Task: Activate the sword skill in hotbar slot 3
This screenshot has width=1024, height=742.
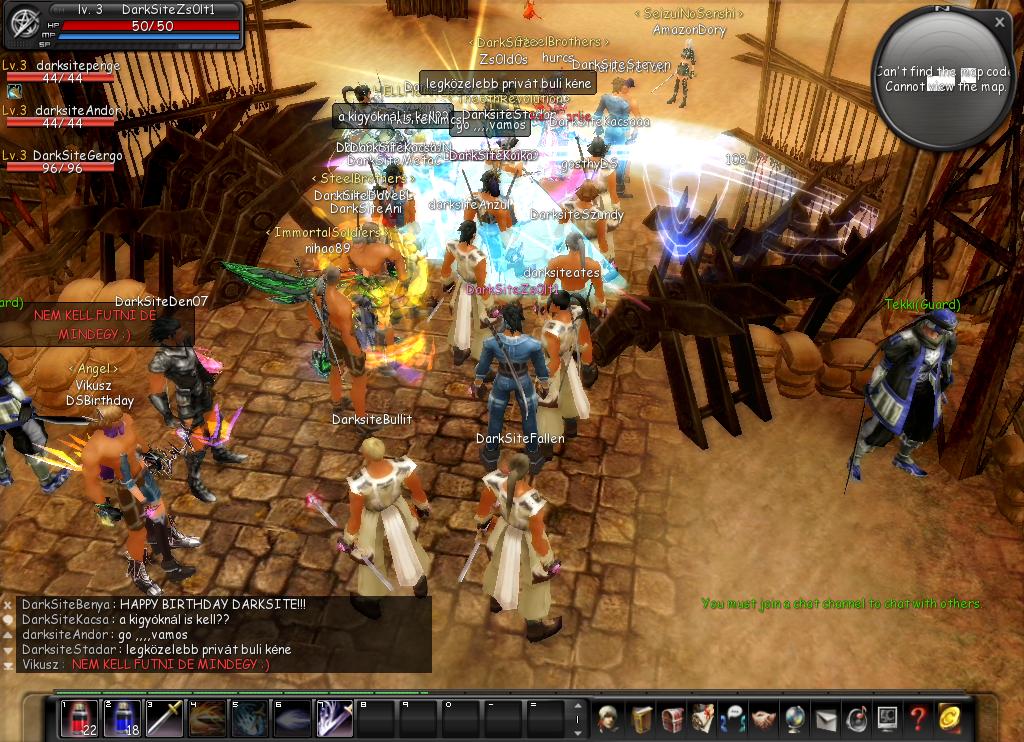Action: (x=164, y=717)
